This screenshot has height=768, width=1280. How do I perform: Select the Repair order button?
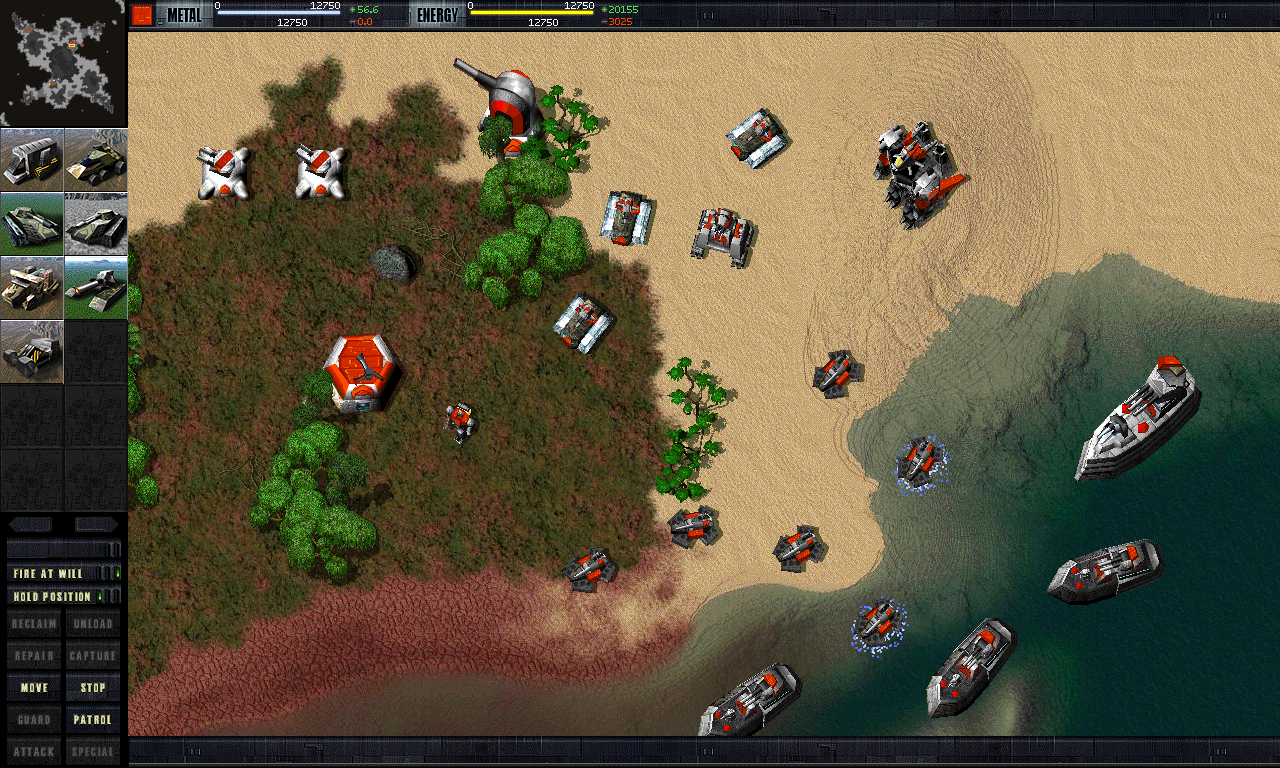(x=34, y=656)
